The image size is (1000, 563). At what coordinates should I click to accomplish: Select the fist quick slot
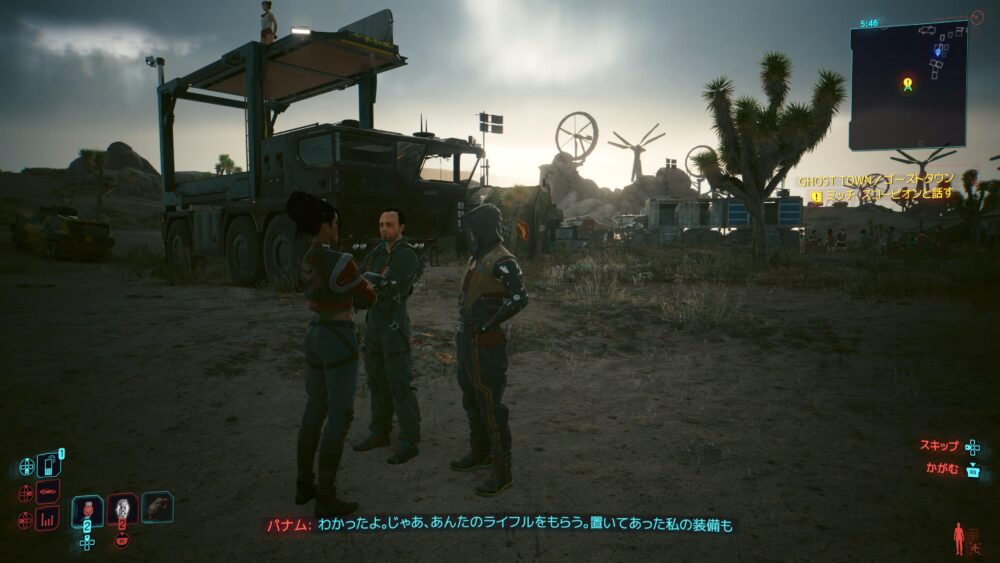tap(157, 507)
